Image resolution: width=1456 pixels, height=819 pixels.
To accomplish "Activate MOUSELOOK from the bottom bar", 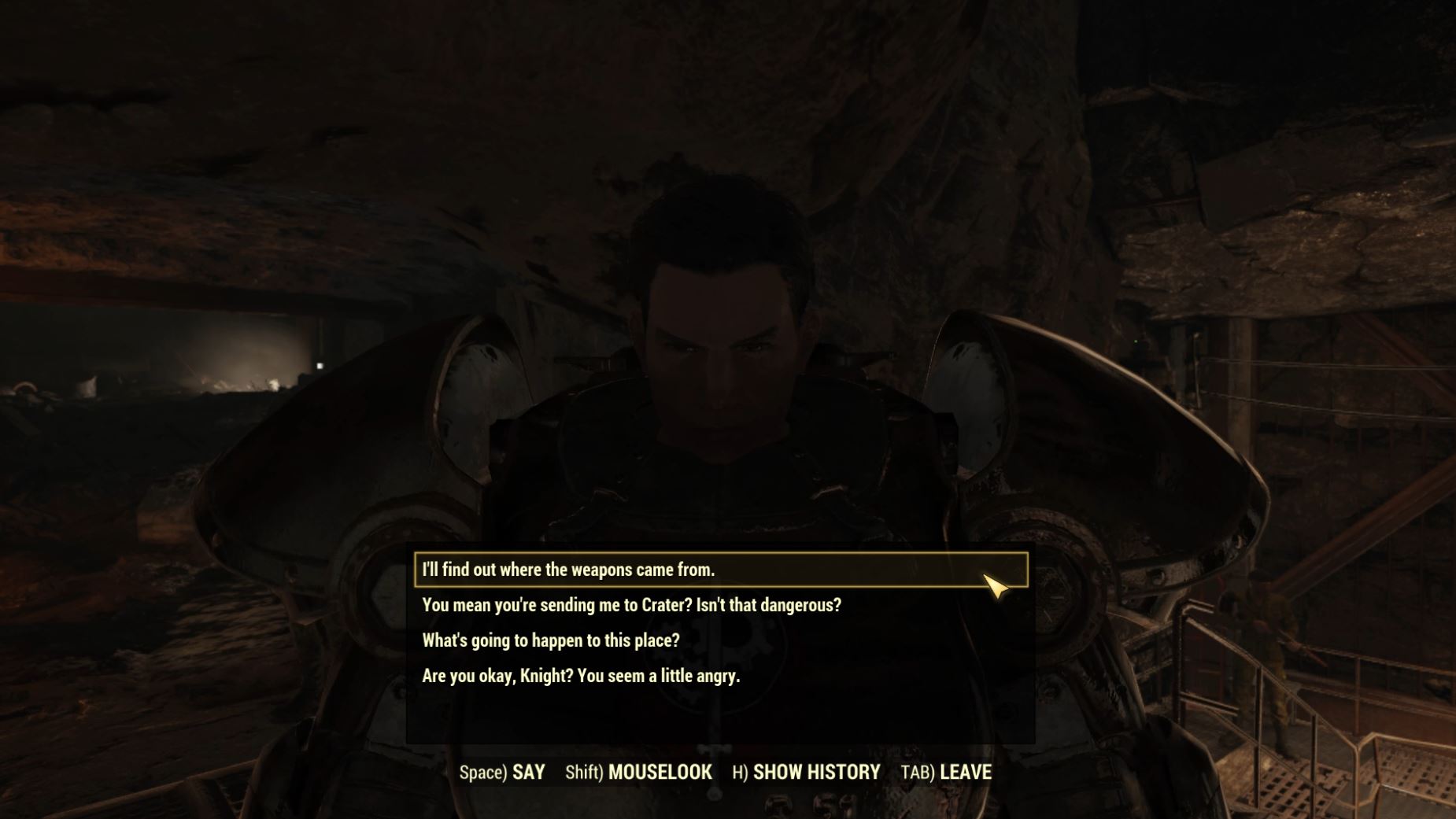I will click(x=660, y=772).
